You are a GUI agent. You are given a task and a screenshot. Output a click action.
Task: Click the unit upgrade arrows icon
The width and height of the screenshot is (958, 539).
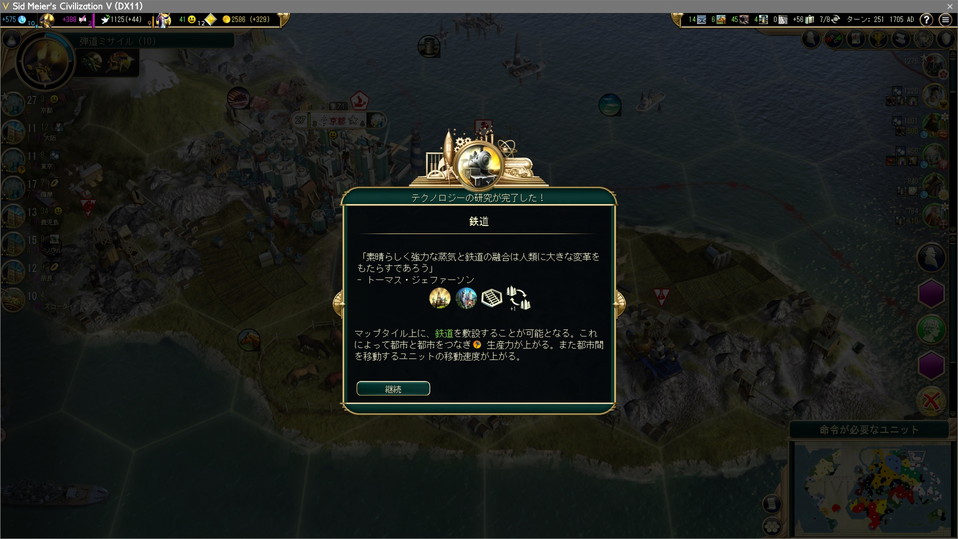pos(518,298)
